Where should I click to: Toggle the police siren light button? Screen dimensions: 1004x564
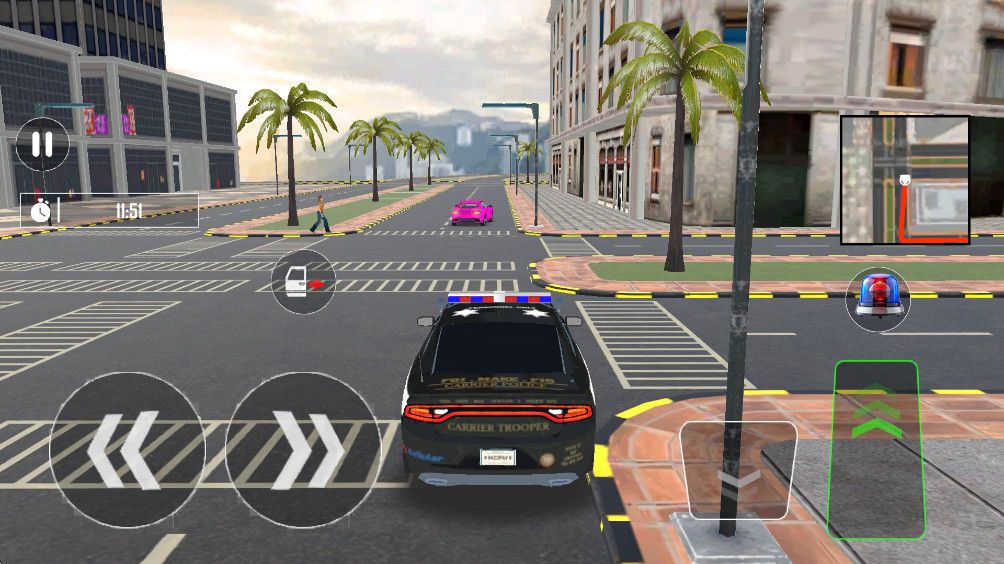tap(877, 298)
